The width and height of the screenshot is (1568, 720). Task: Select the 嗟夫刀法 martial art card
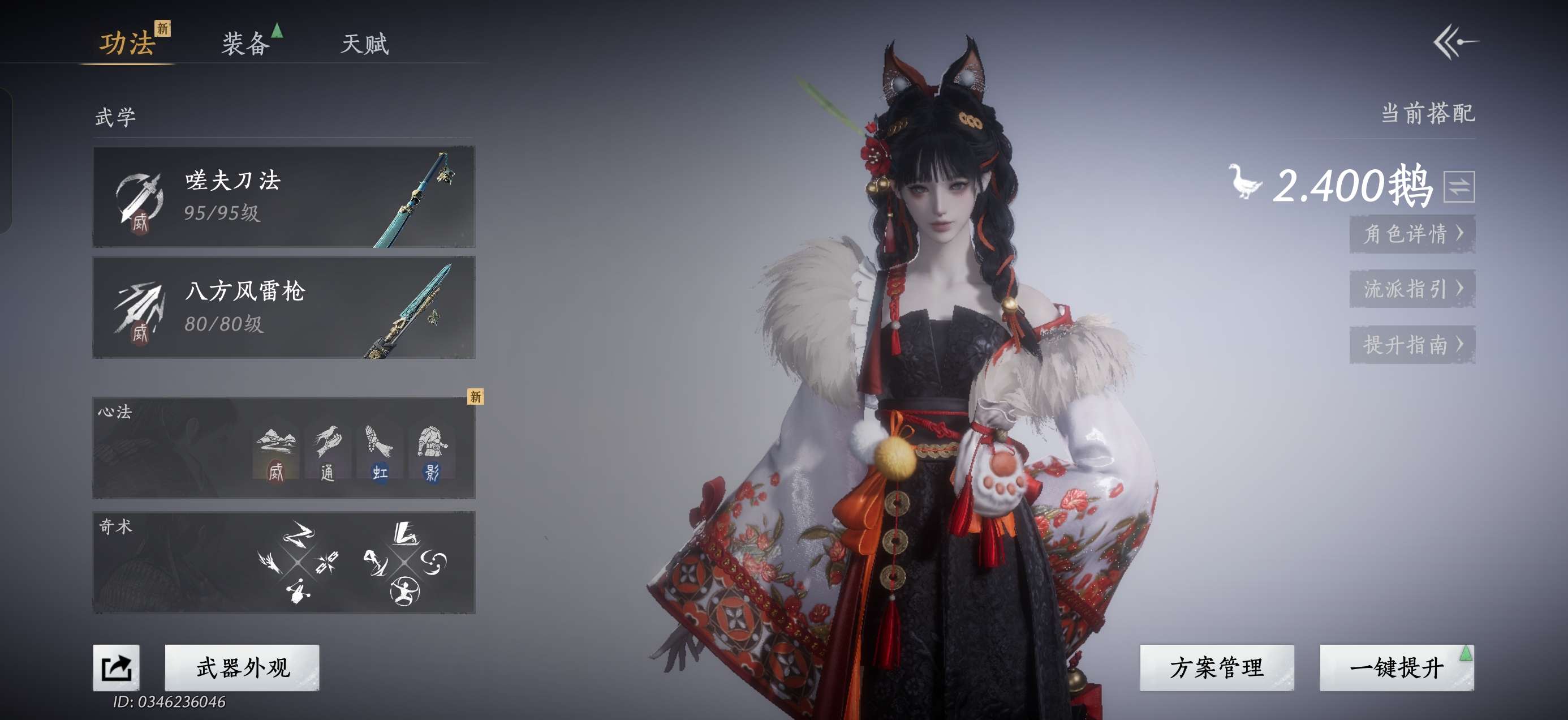pos(283,197)
